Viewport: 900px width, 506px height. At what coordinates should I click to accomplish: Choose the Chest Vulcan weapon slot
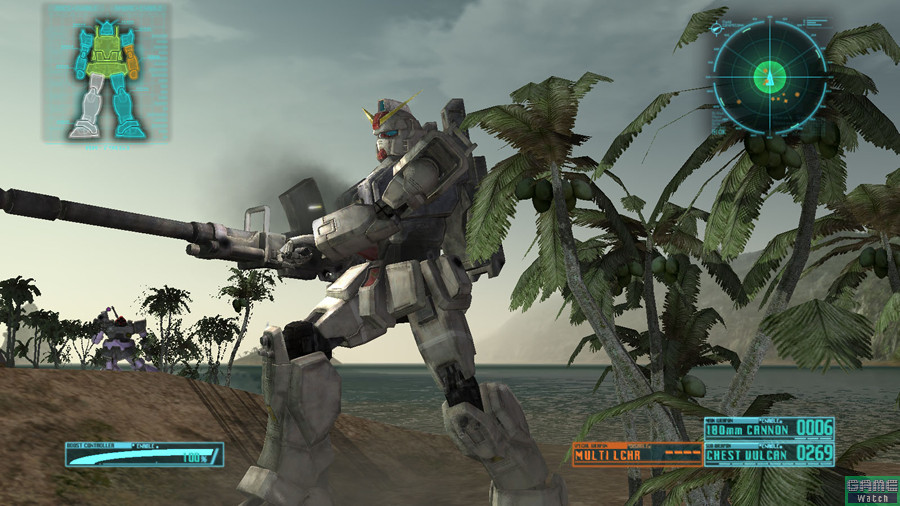[x=768, y=455]
